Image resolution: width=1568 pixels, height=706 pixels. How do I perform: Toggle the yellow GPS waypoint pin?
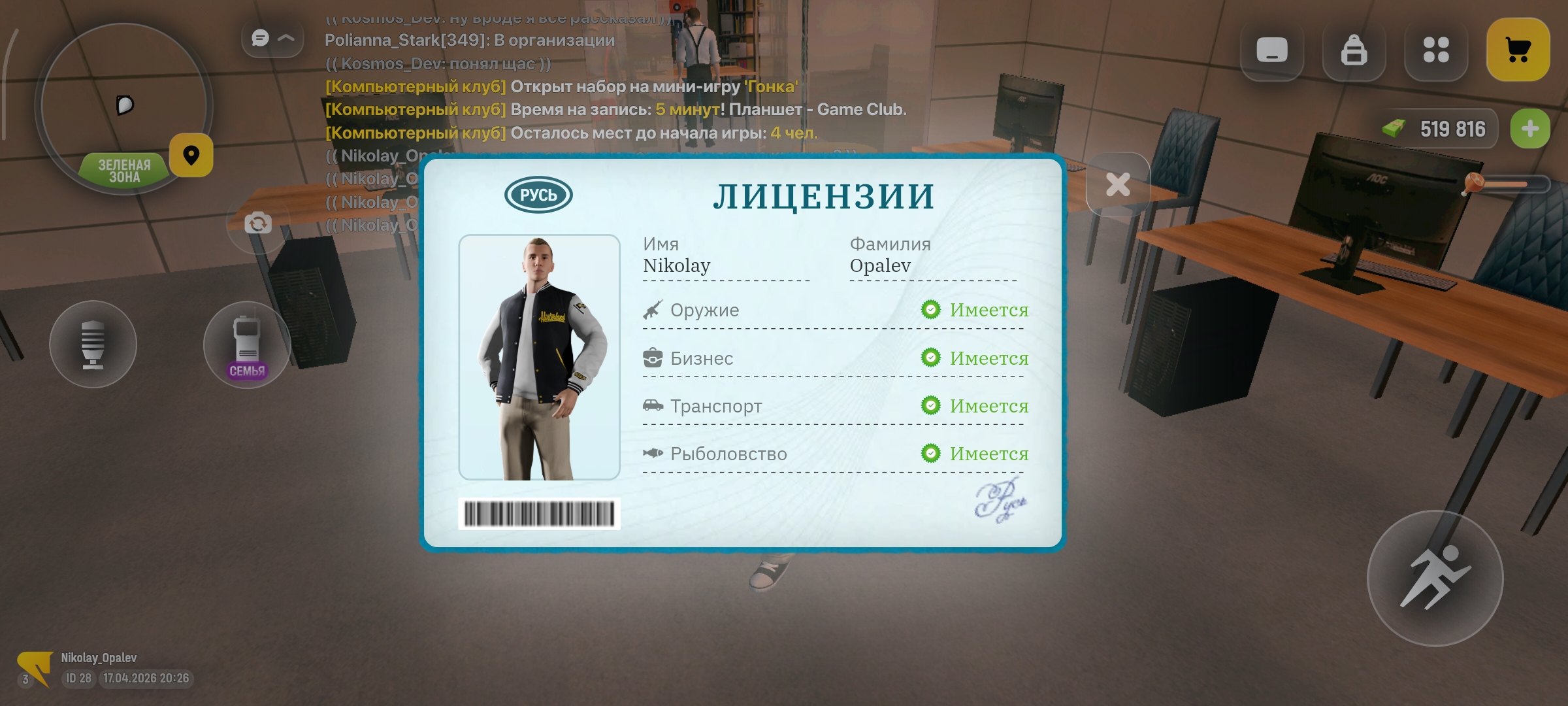[x=191, y=156]
